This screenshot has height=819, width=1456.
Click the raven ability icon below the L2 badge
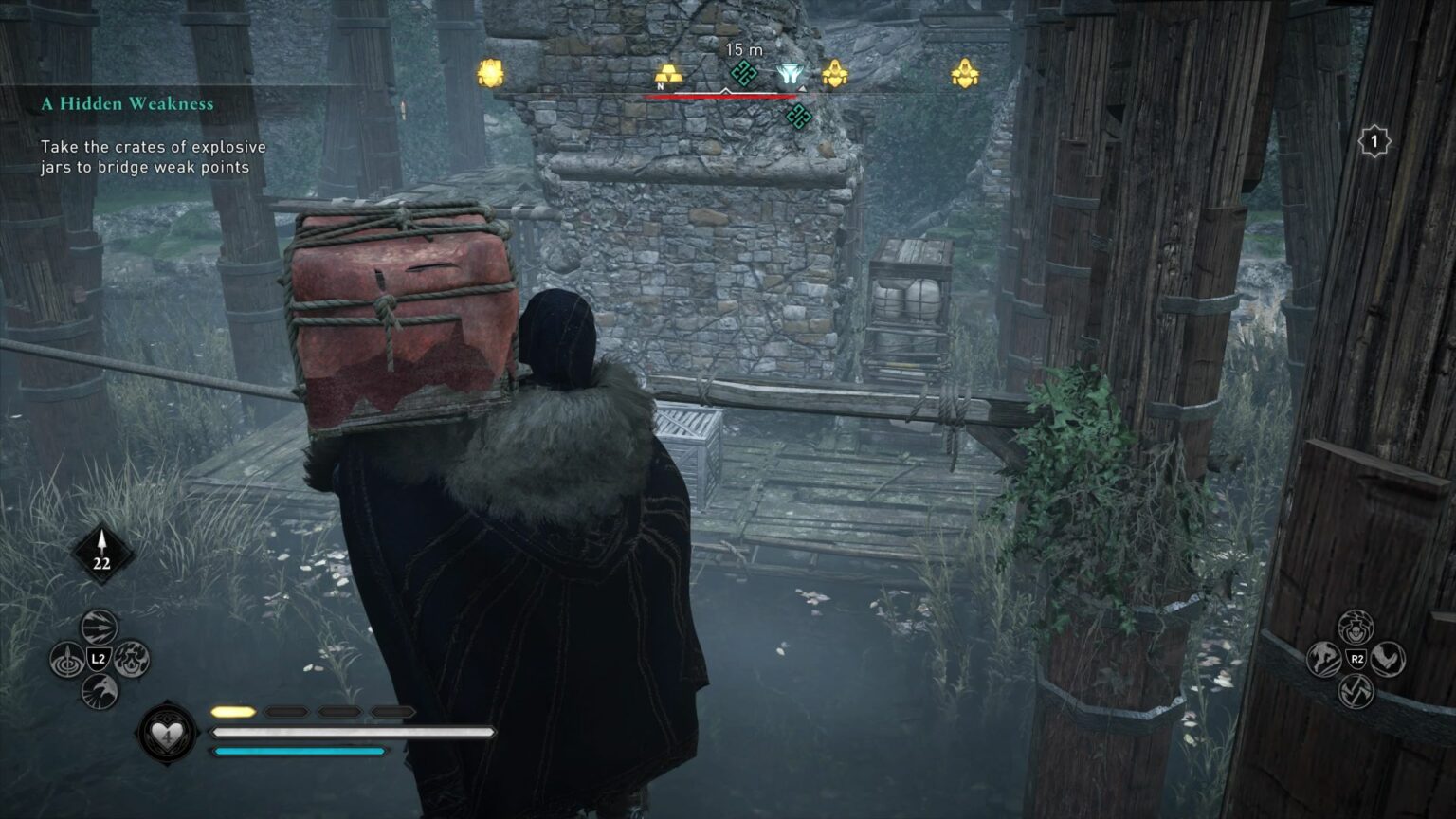98,691
